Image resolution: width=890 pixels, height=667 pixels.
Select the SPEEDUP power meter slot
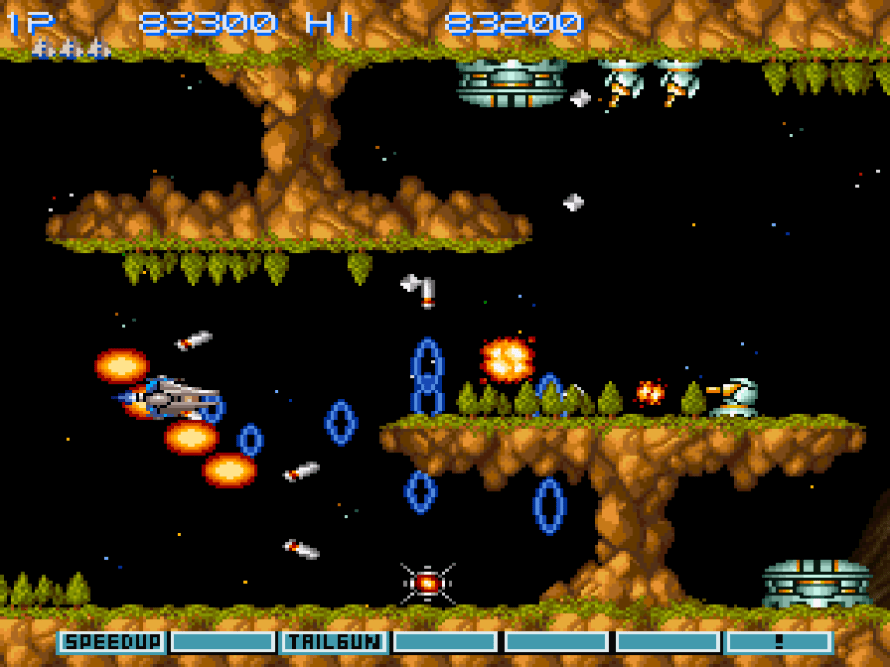pyautogui.click(x=112, y=641)
